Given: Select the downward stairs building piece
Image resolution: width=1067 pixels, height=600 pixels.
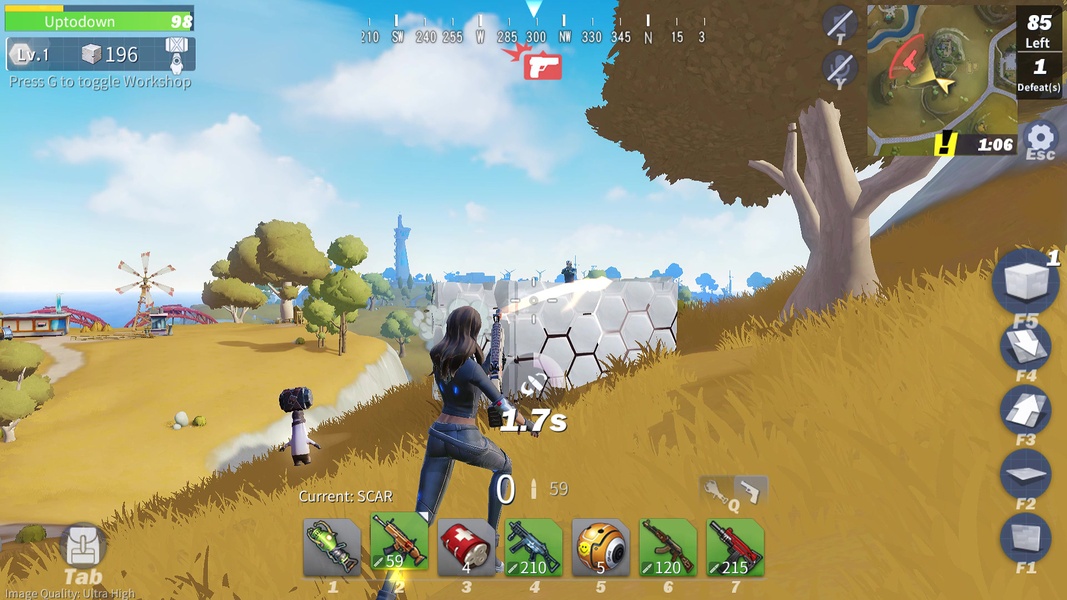Looking at the screenshot, I should tap(1025, 346).
